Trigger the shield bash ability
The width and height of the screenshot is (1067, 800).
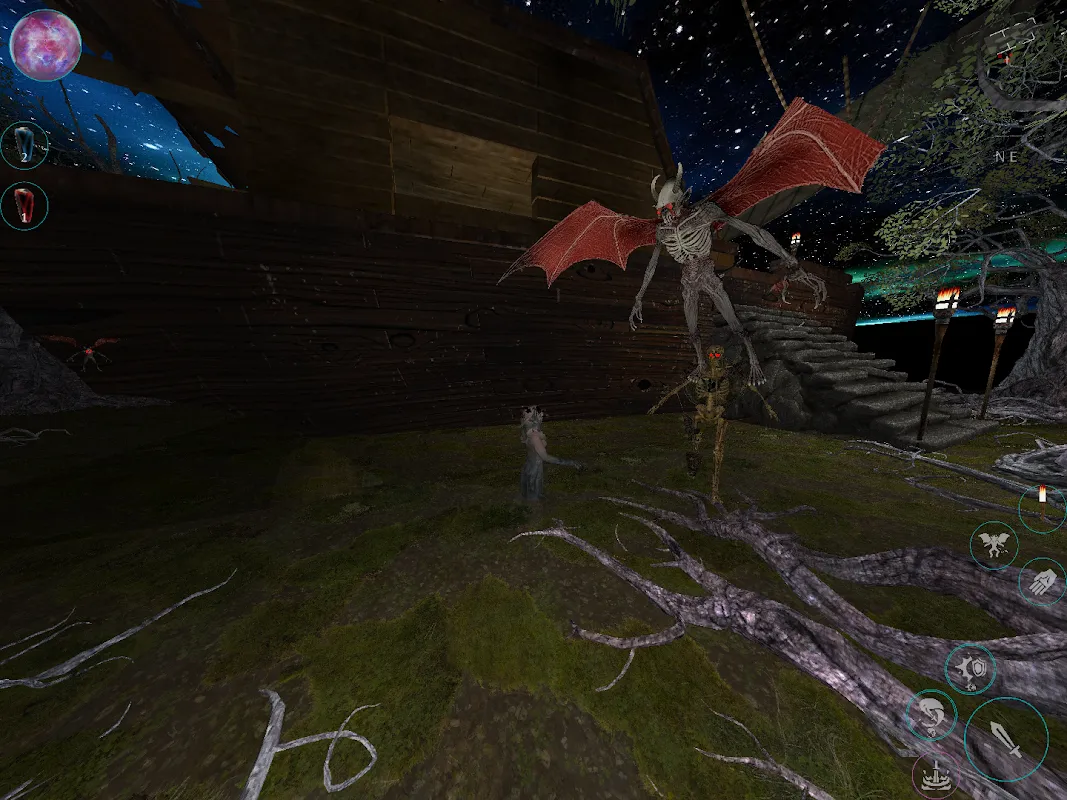[x=970, y=669]
